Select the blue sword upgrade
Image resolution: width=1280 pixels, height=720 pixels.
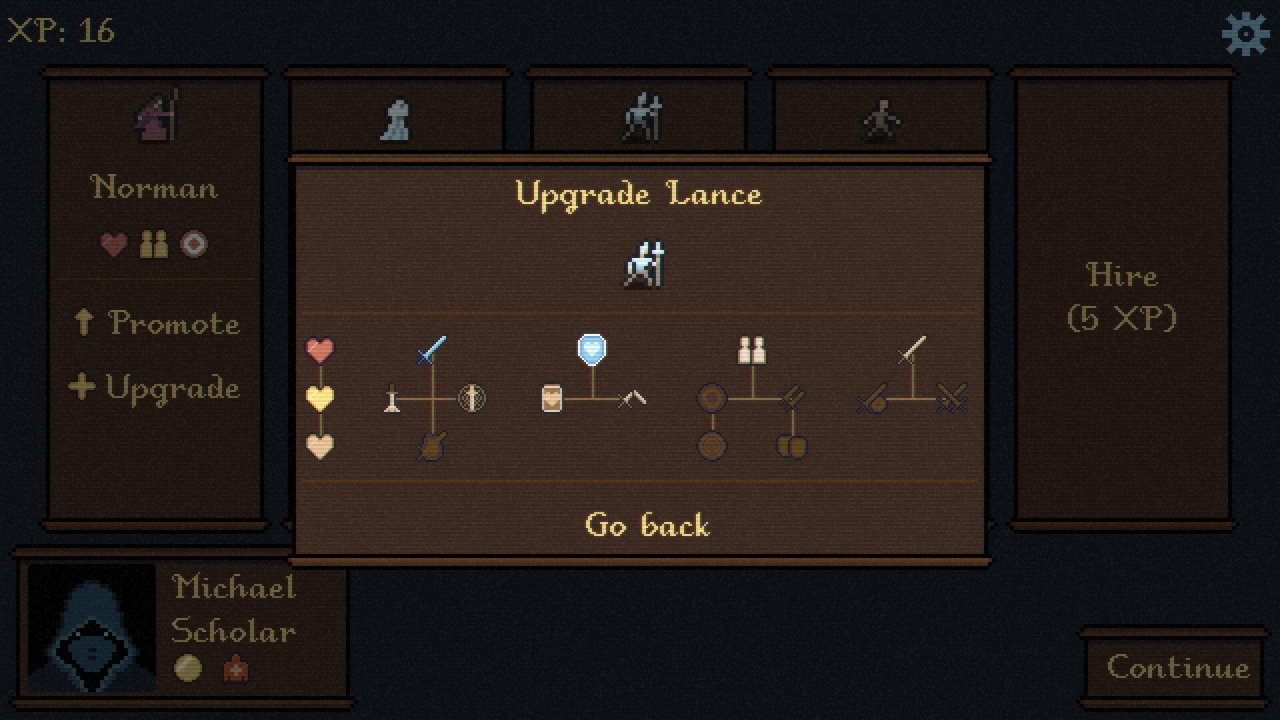[x=431, y=350]
